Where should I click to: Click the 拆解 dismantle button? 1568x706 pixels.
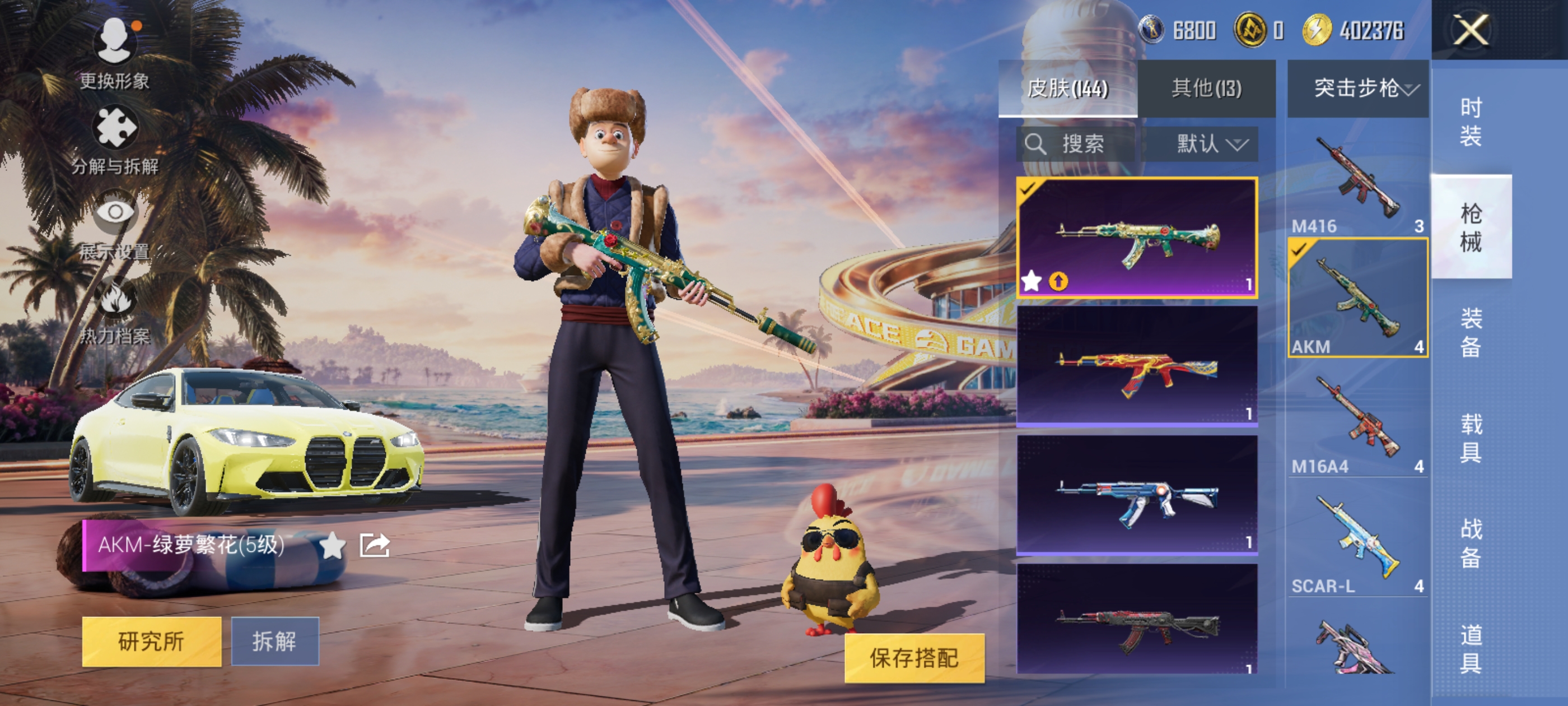tap(274, 641)
